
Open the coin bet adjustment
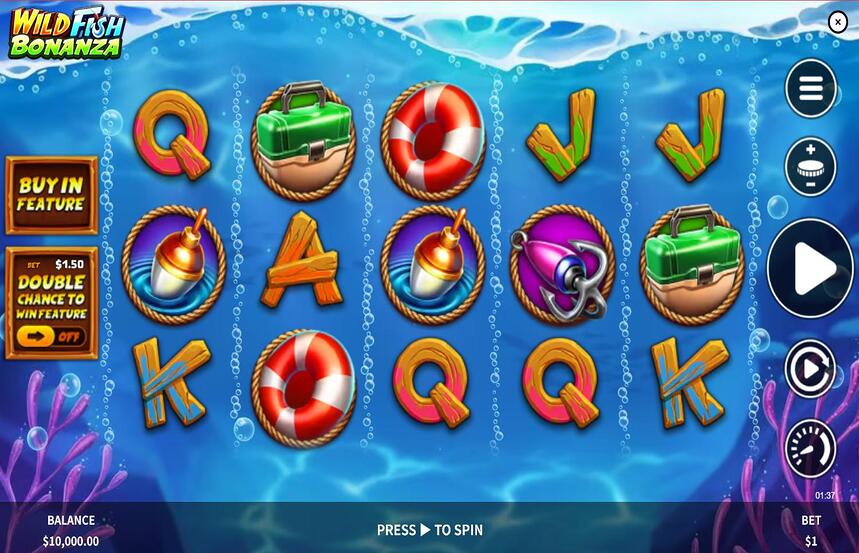810,166
